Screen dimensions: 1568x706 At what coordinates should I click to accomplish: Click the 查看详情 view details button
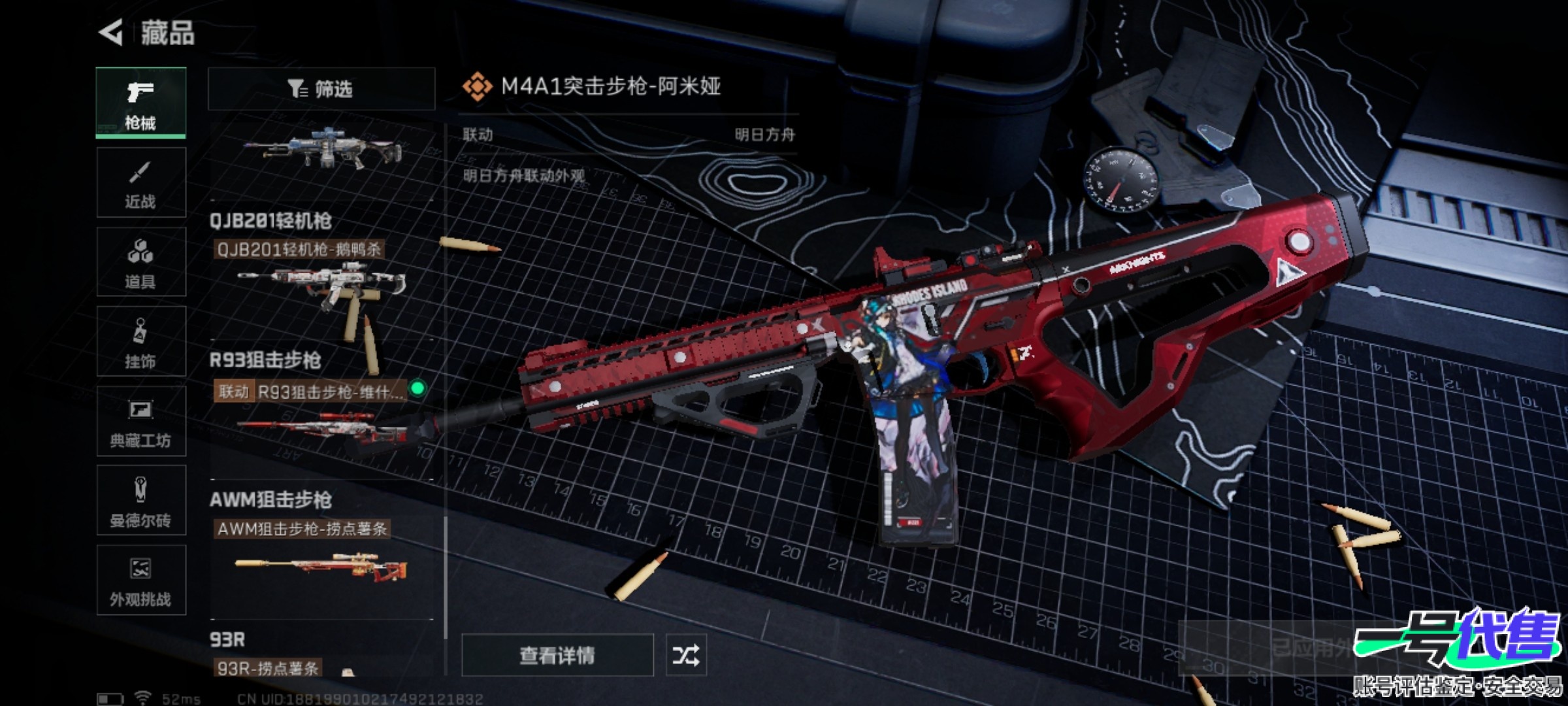557,655
